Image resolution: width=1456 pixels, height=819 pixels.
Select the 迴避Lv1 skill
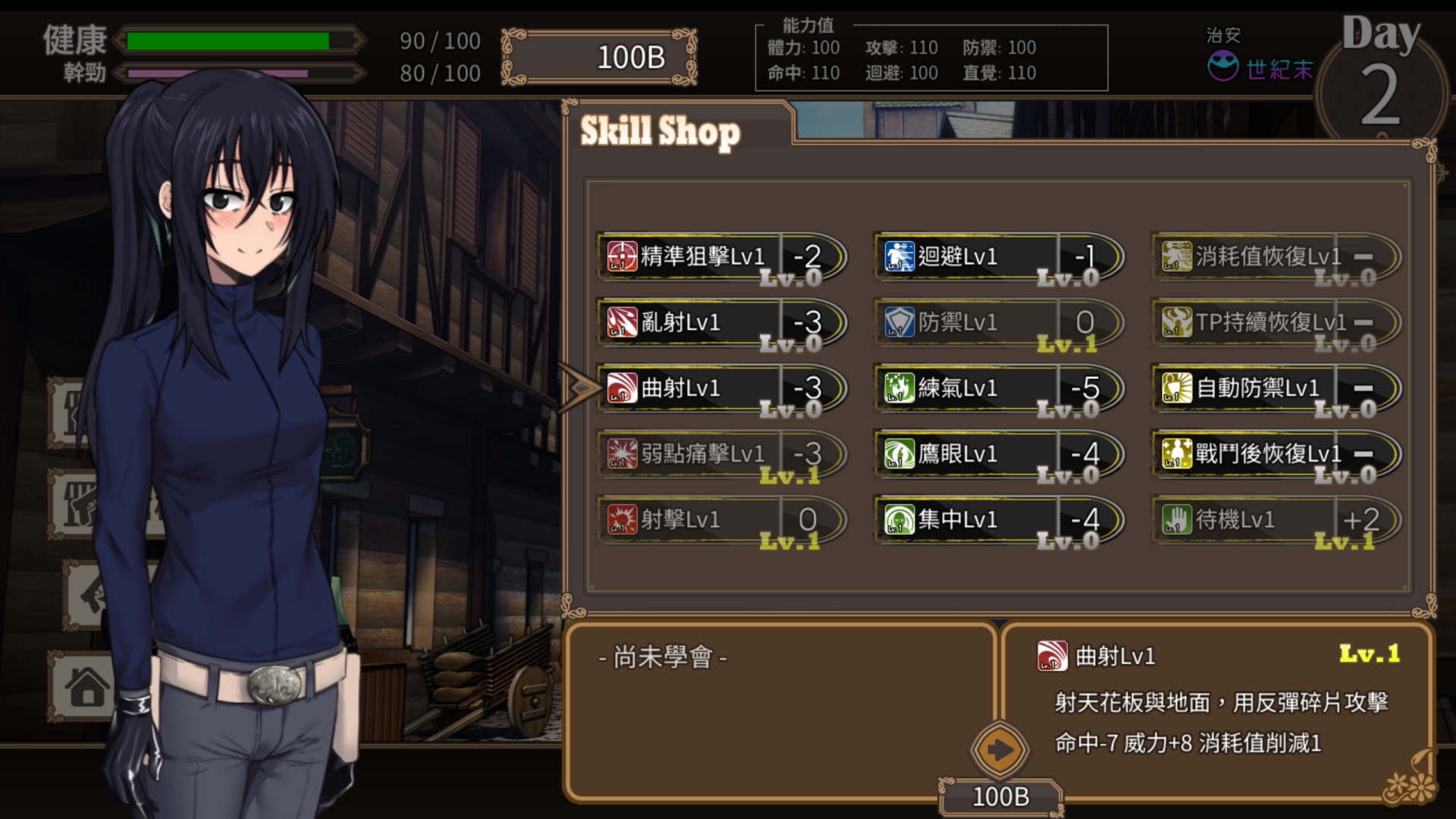coord(997,257)
